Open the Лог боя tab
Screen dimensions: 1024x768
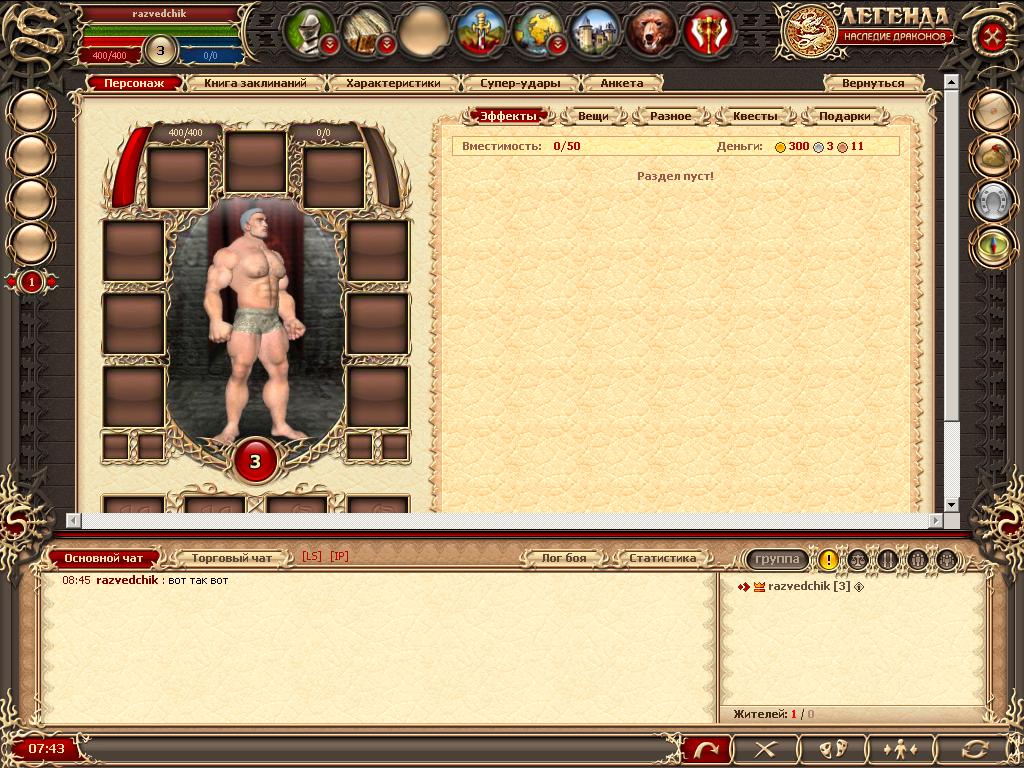coord(564,558)
